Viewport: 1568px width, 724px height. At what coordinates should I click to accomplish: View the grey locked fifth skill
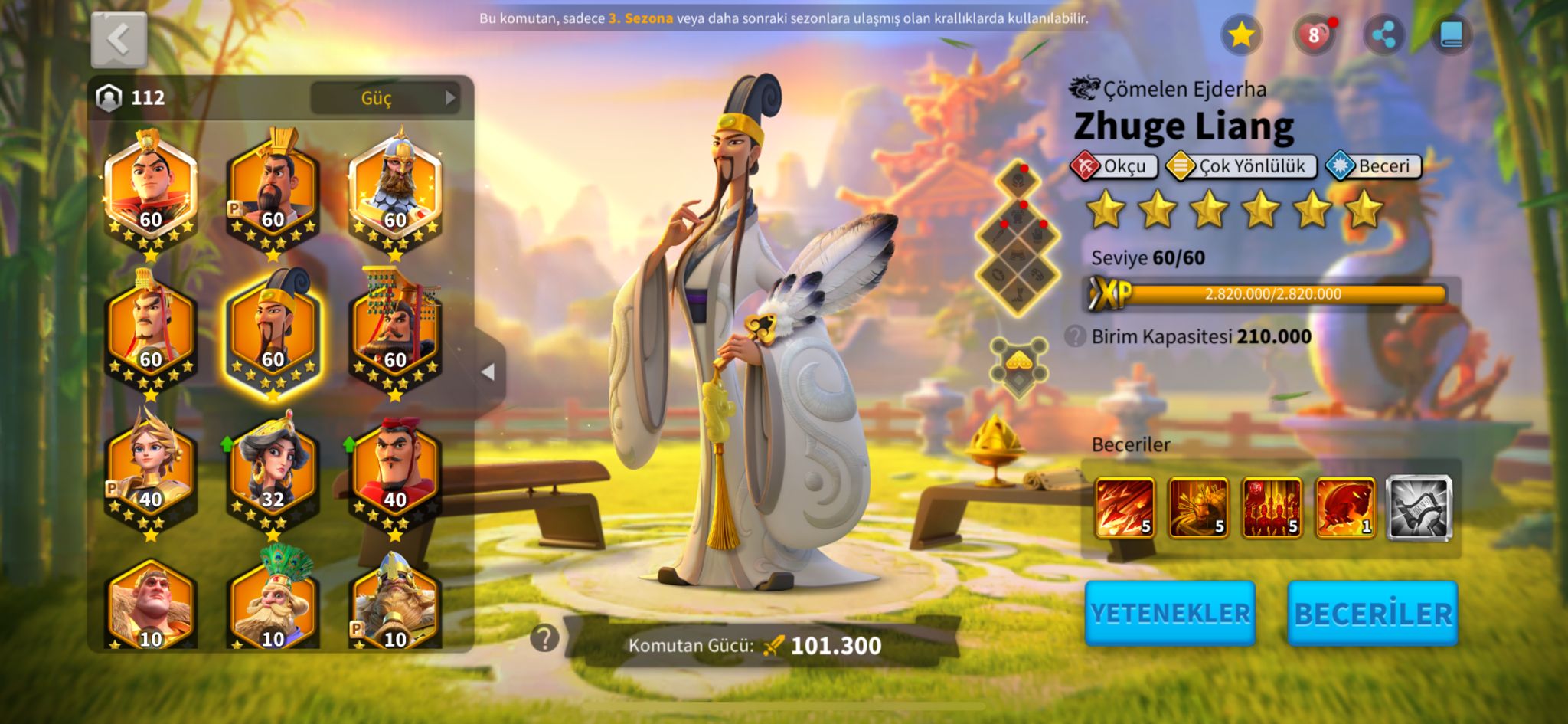(x=1419, y=507)
